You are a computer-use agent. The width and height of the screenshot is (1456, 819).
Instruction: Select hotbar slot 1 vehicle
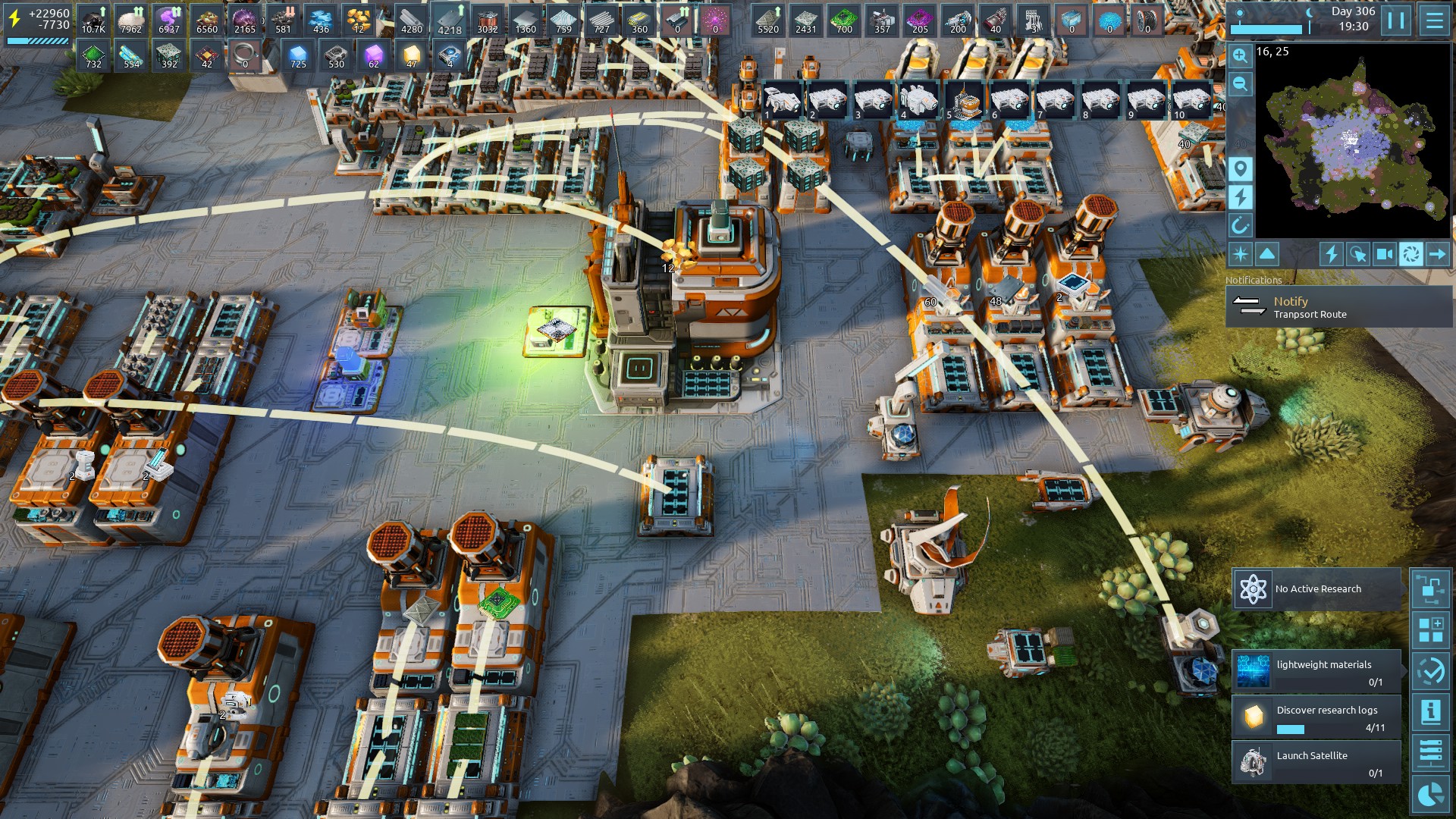(x=782, y=100)
